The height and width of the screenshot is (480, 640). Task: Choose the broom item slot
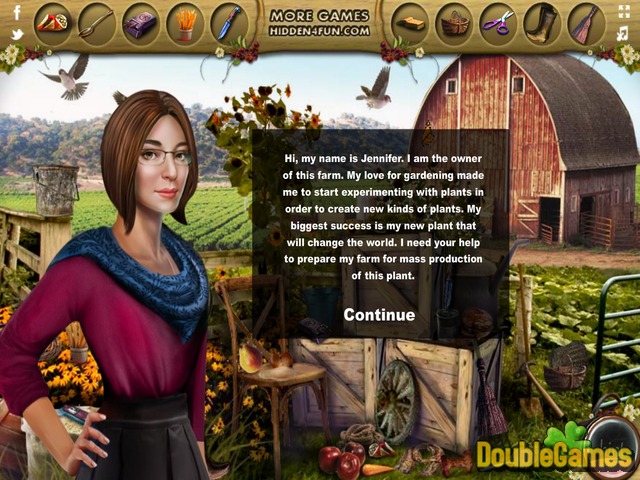point(586,22)
